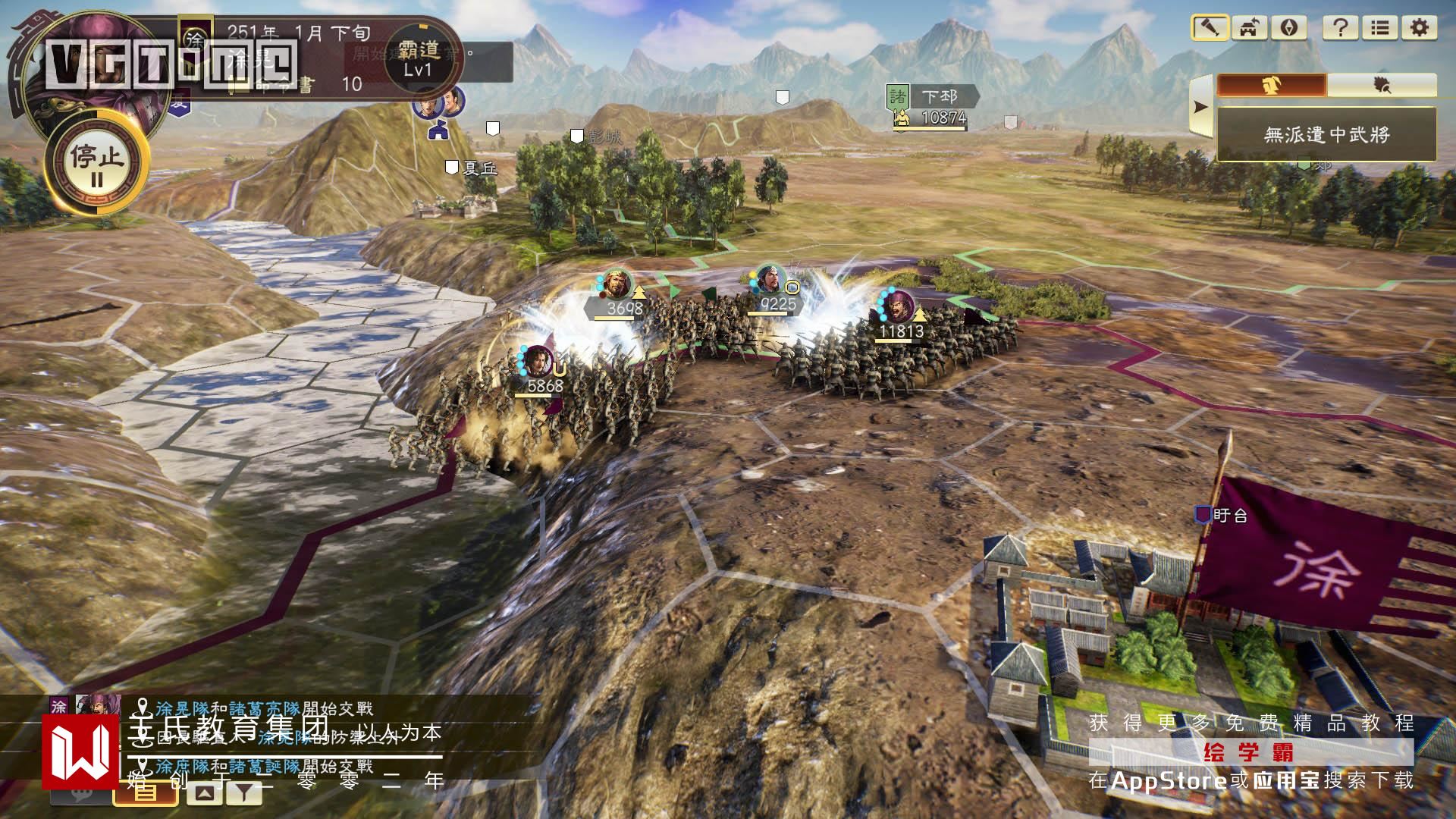Open the question mark help button
The width and height of the screenshot is (1456, 819).
click(x=1340, y=28)
